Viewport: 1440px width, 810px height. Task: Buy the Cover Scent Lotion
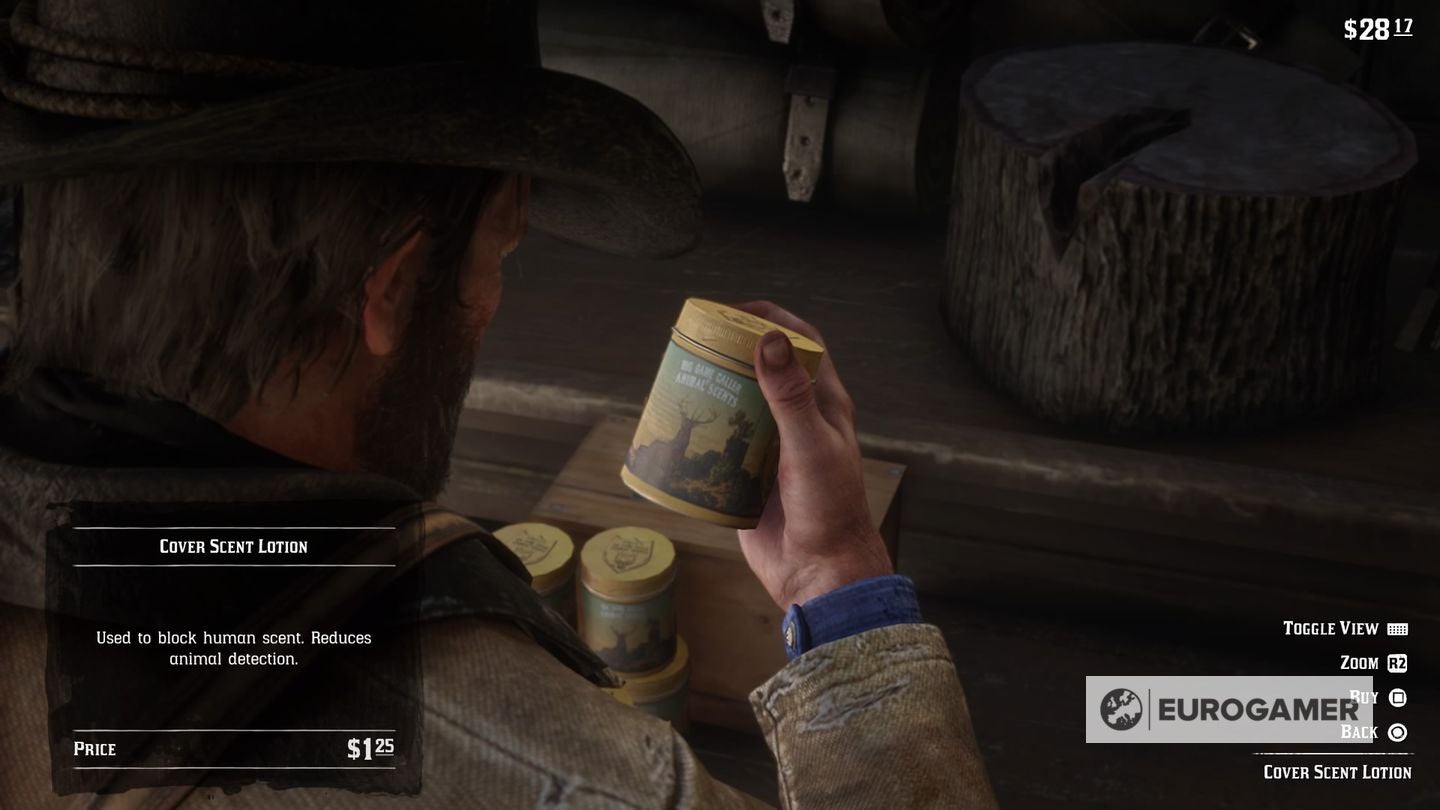click(x=1365, y=696)
